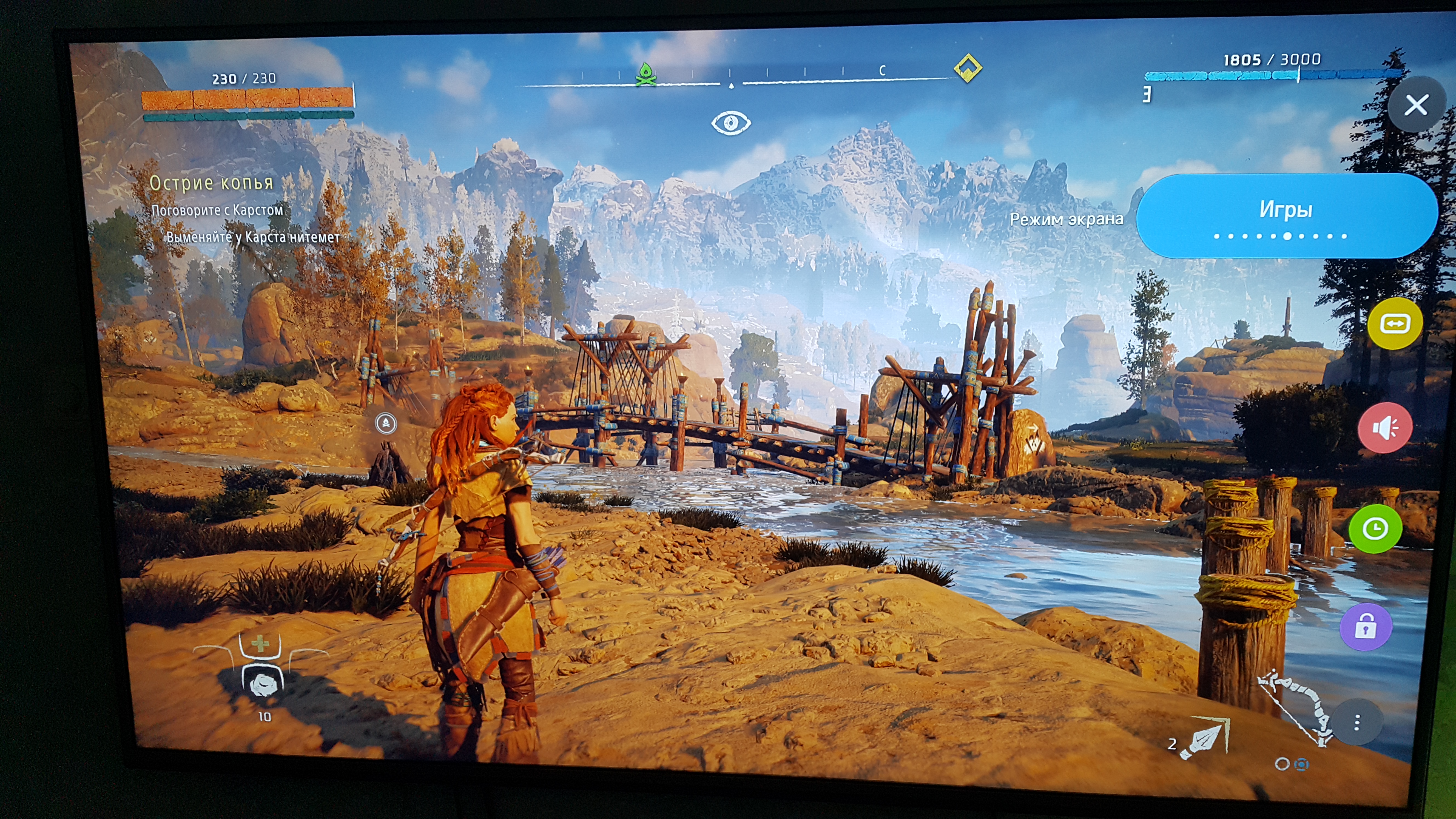1456x819 pixels.
Task: Open the green sleep timer setting
Action: click(x=1375, y=529)
